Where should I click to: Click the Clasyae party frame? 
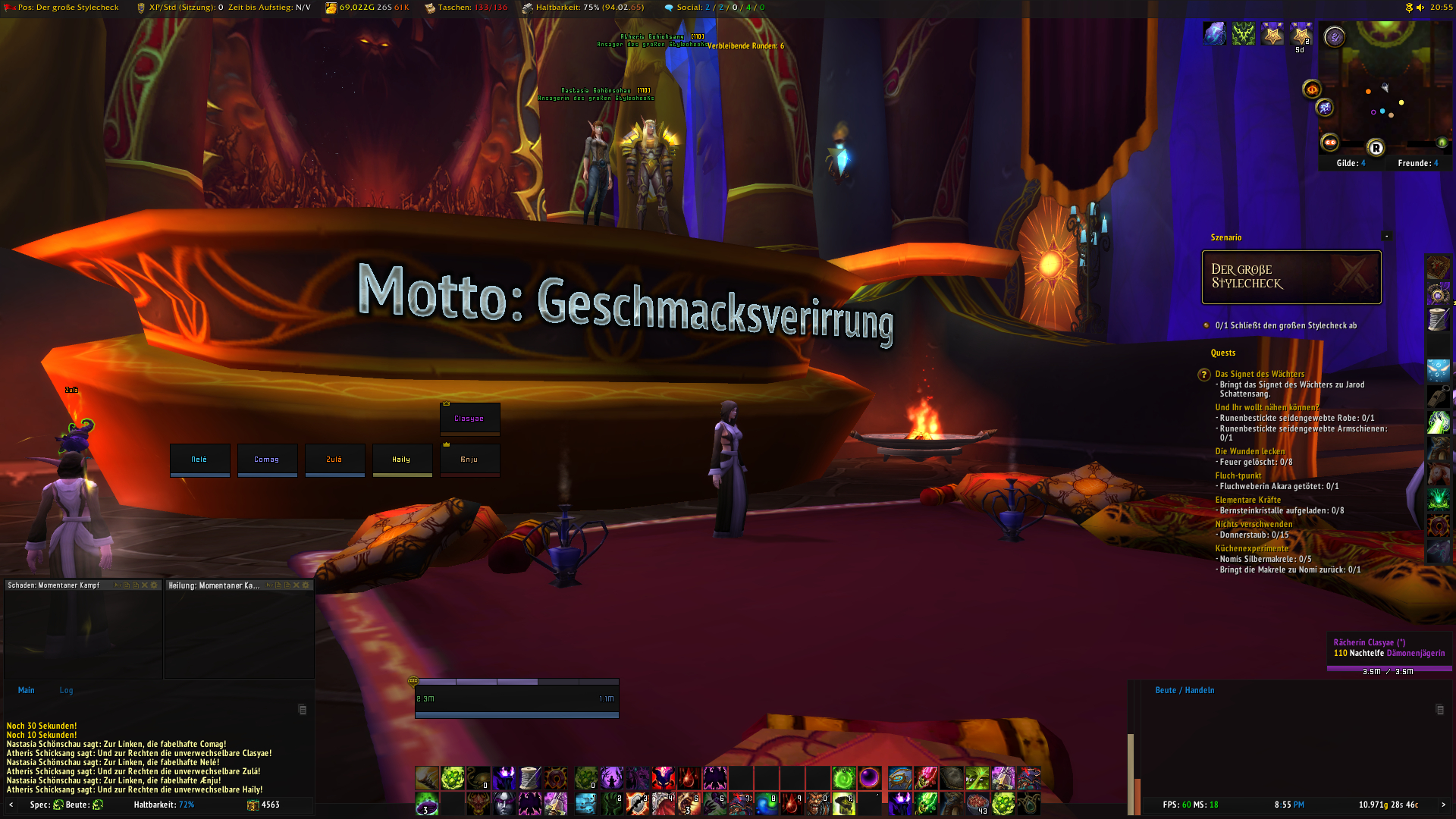coord(469,419)
